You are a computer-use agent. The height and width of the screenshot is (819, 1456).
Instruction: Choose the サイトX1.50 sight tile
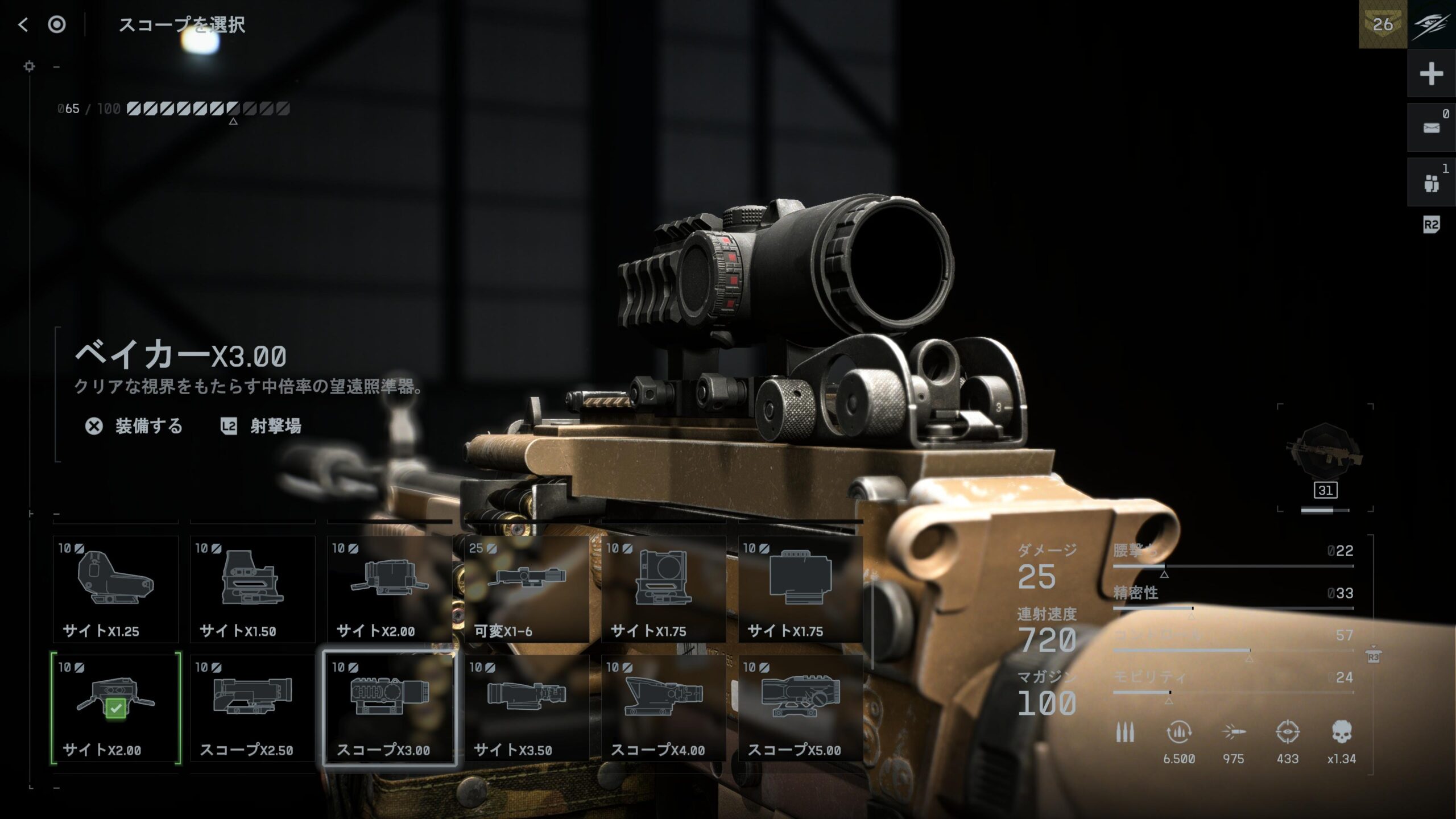pyautogui.click(x=253, y=589)
